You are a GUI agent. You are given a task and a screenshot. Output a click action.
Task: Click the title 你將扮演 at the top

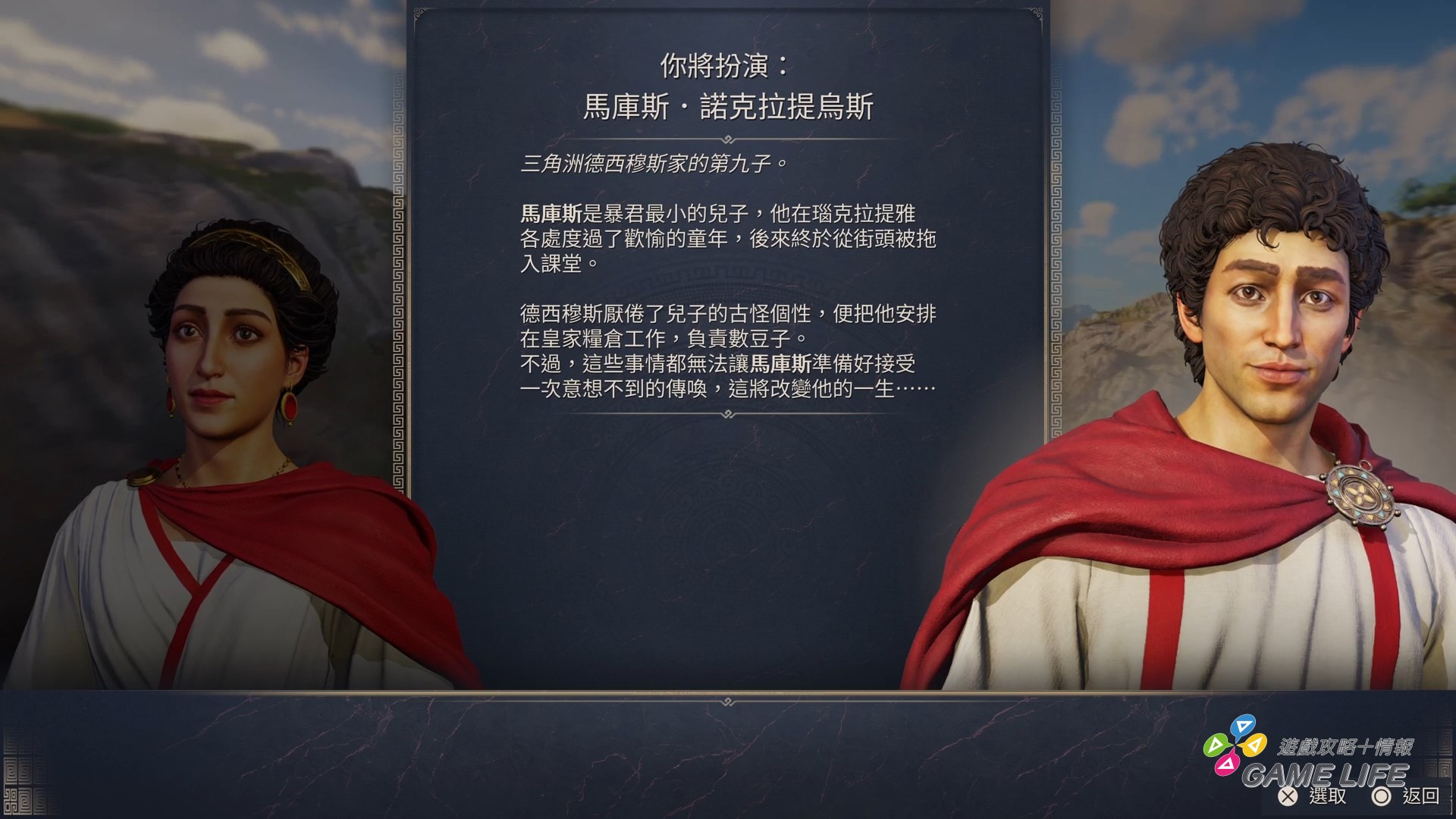tap(726, 65)
